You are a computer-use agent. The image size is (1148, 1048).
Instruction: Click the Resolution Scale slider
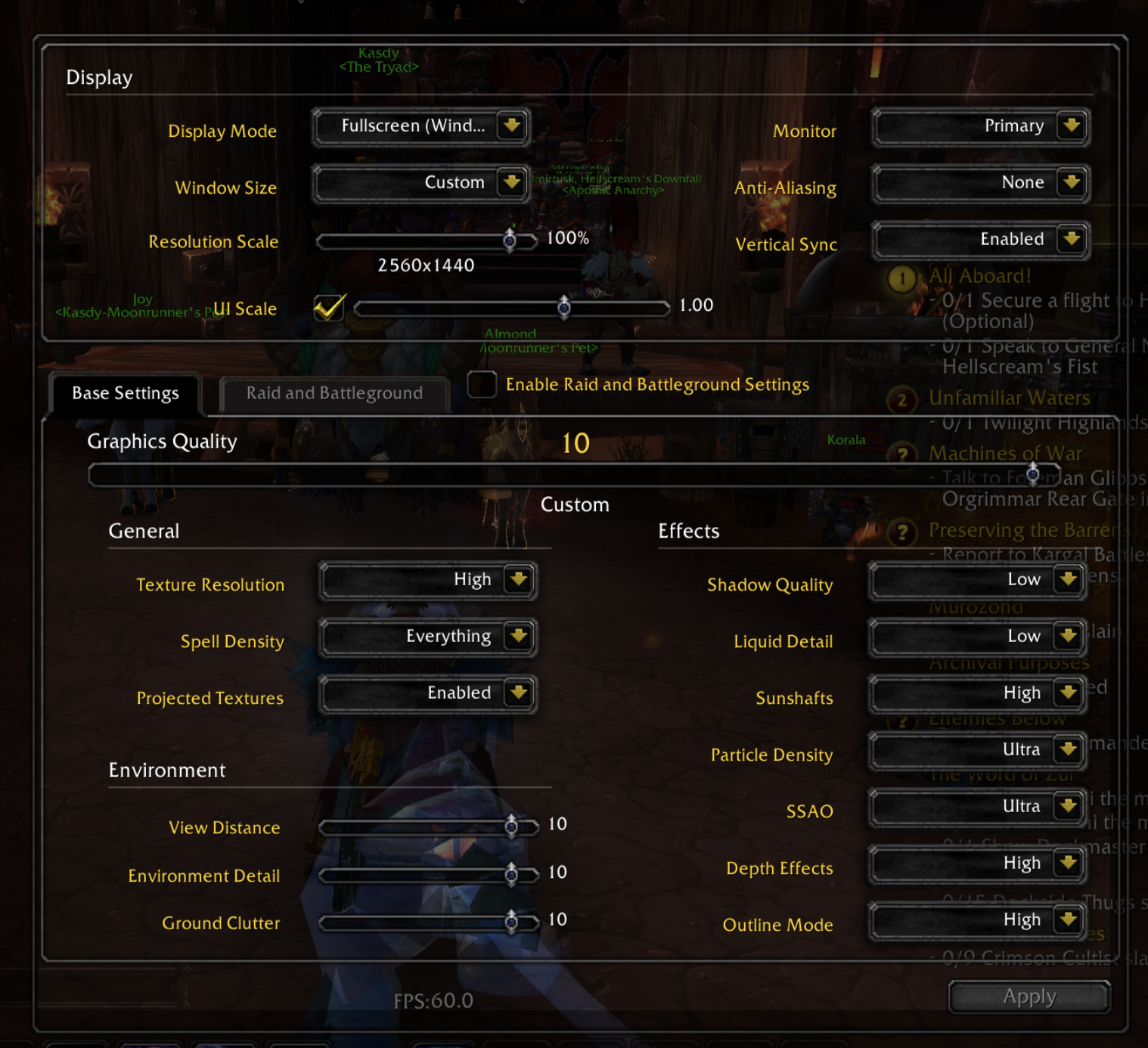pos(427,241)
